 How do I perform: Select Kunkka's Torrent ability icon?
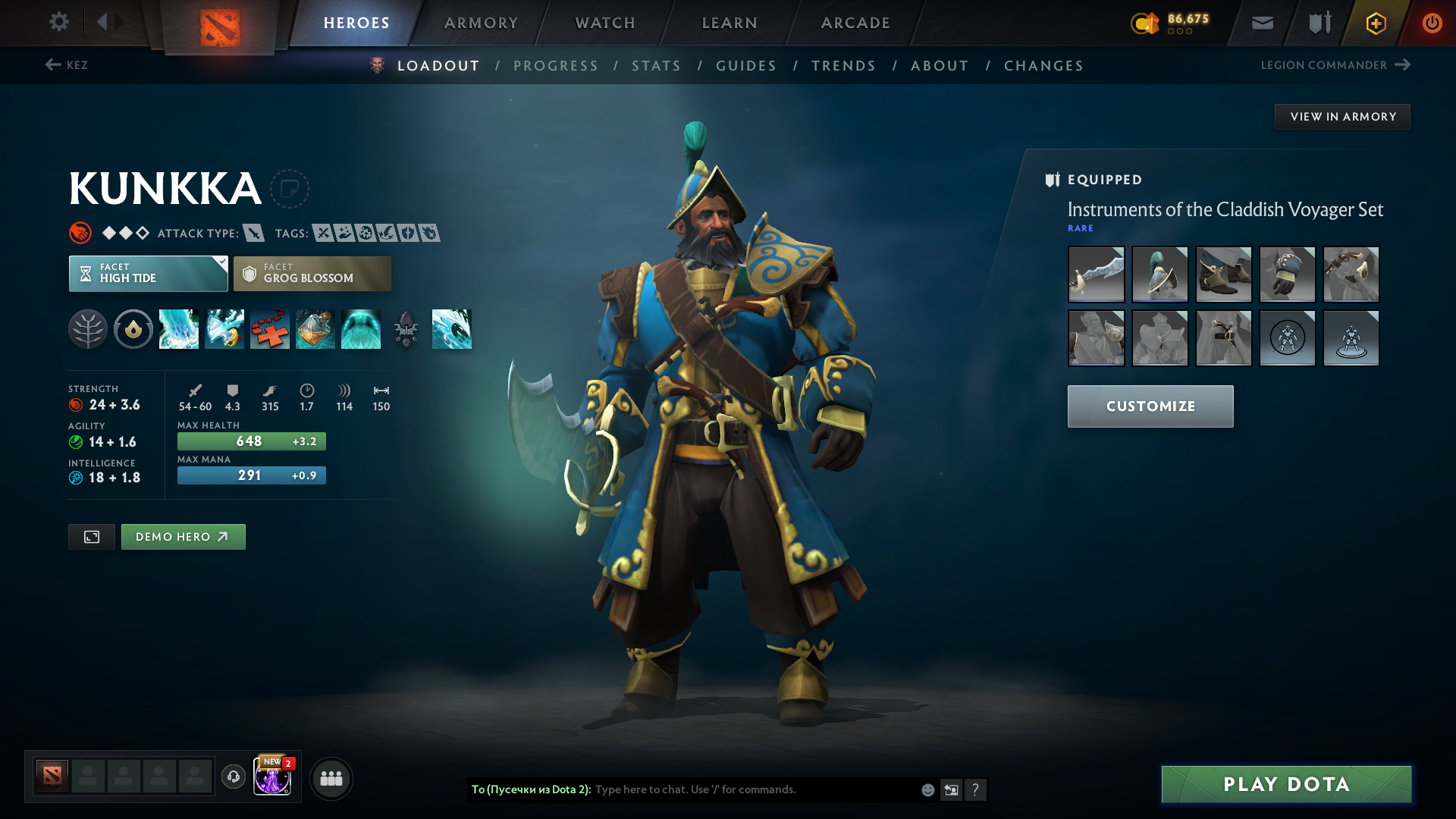(179, 329)
